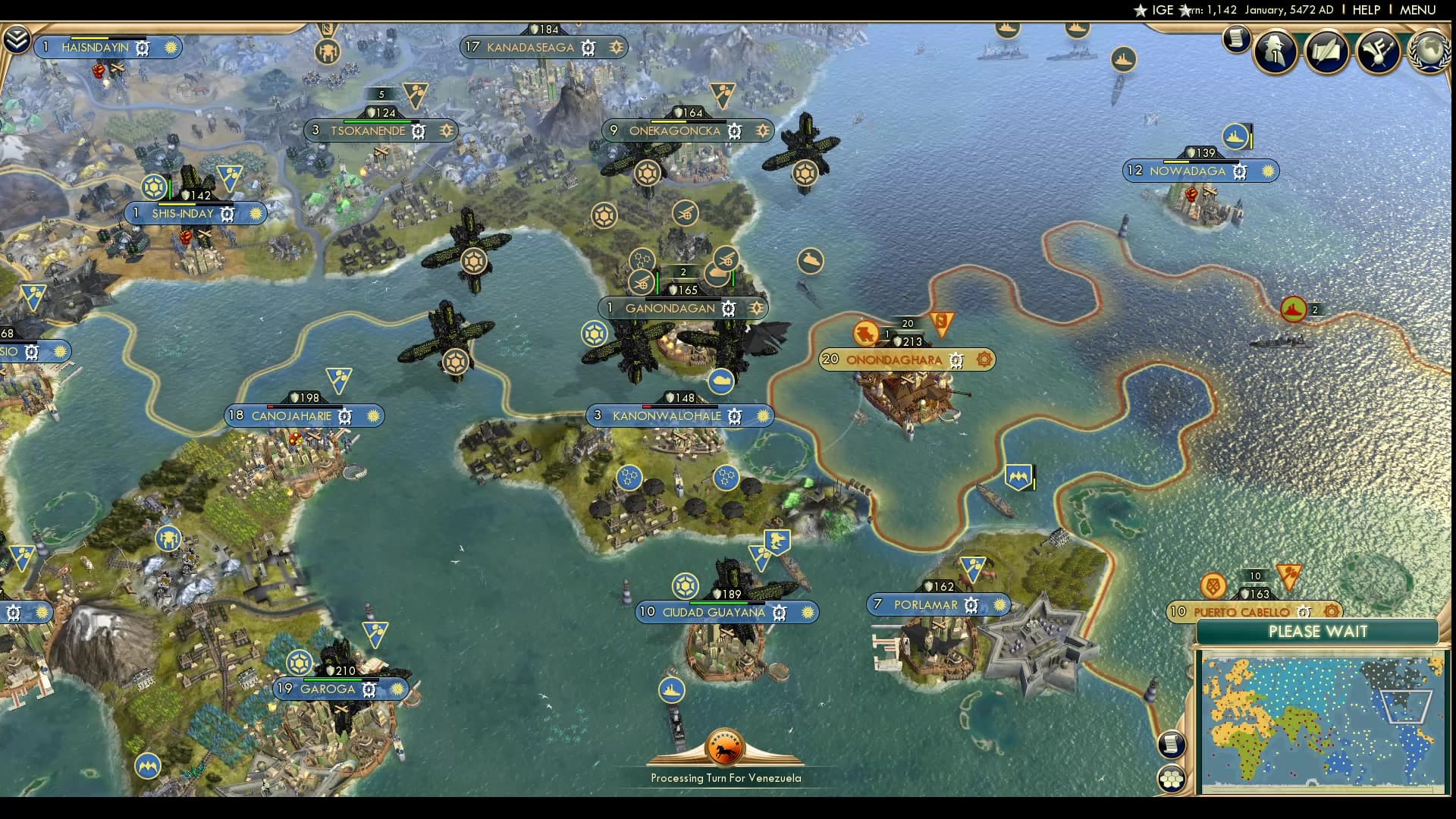Open the Social Policies scroll-and-quill icon

tap(1326, 52)
